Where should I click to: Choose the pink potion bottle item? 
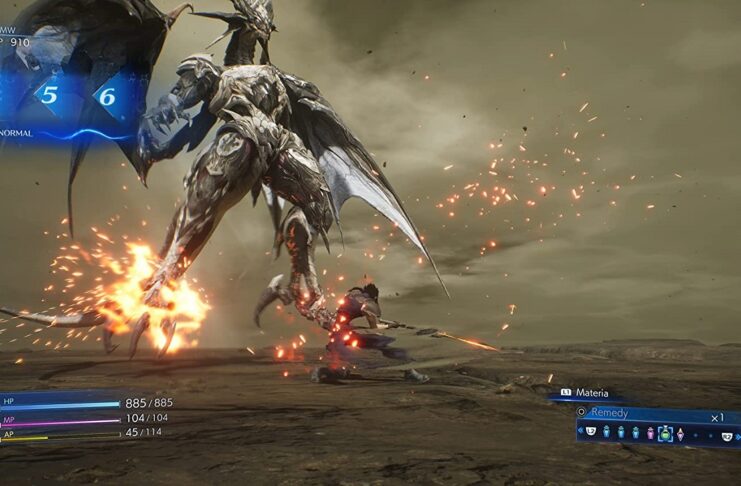pos(650,433)
